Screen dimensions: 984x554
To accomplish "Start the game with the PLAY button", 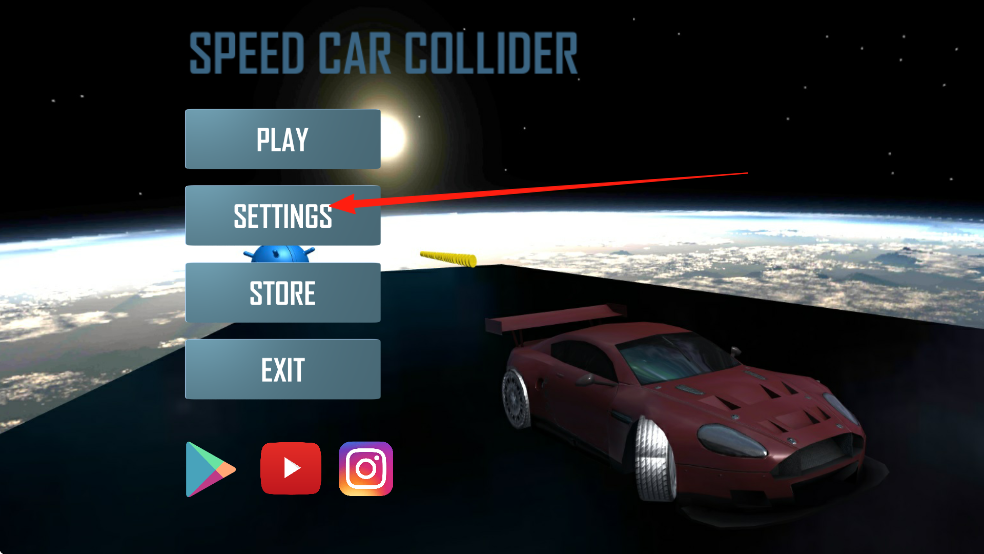I will [283, 139].
